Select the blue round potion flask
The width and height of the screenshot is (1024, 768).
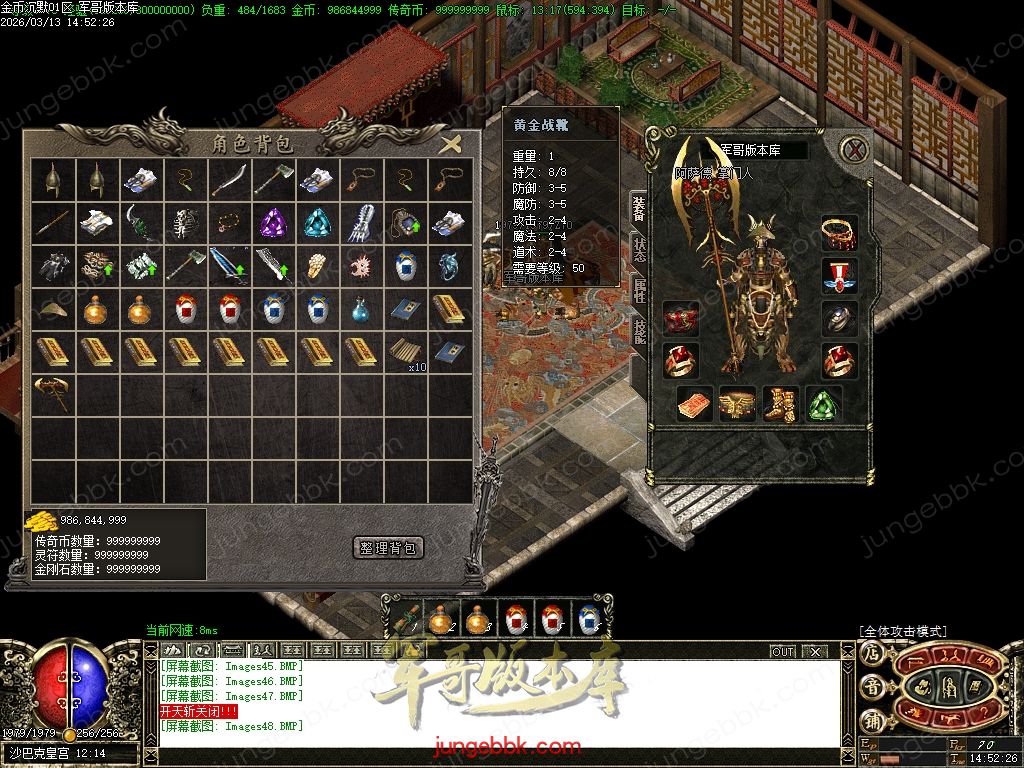[x=361, y=309]
